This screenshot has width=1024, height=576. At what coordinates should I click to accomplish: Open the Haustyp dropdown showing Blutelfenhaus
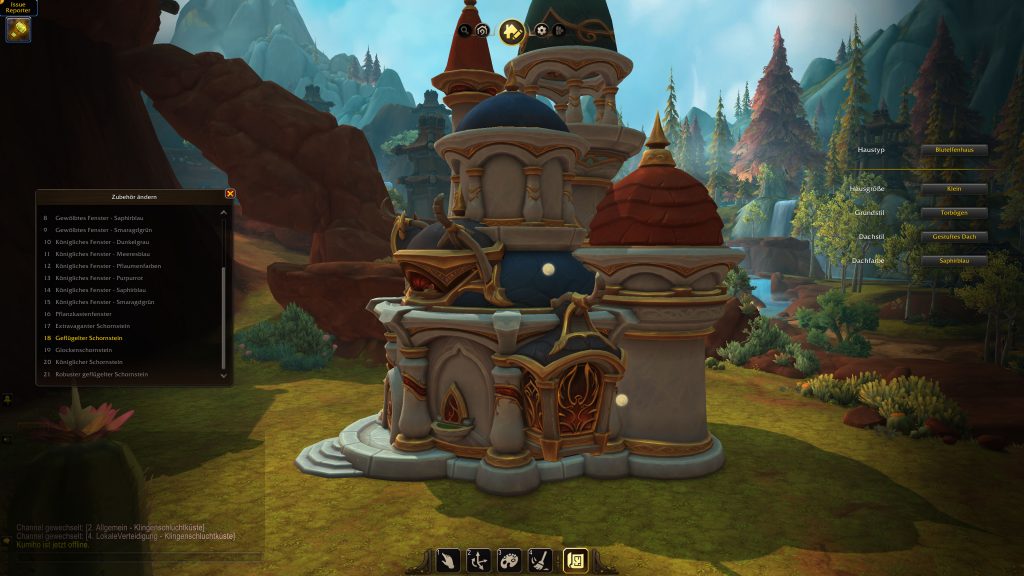[x=953, y=150]
